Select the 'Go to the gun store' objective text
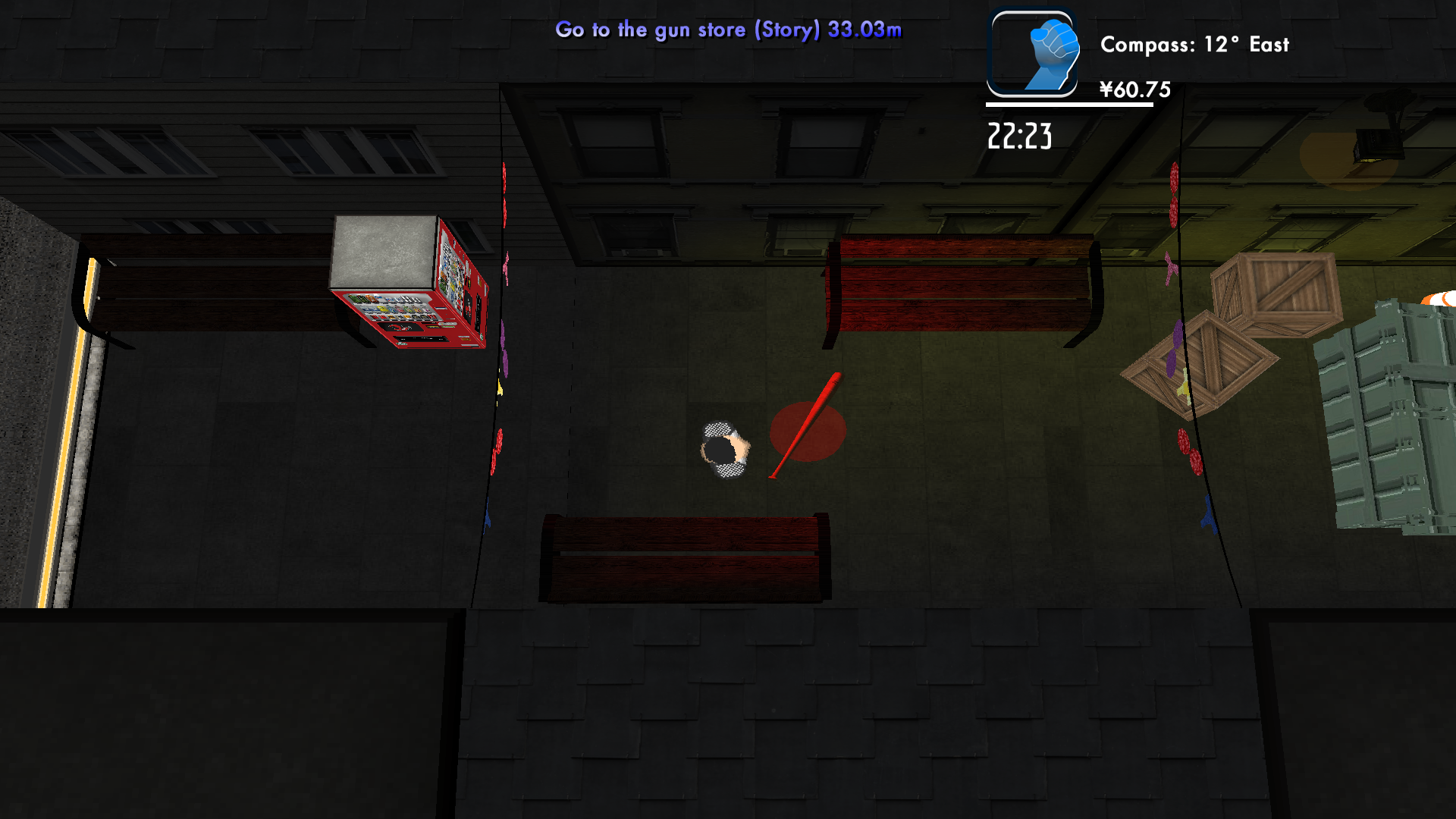Viewport: 1456px width, 819px height. tap(728, 30)
